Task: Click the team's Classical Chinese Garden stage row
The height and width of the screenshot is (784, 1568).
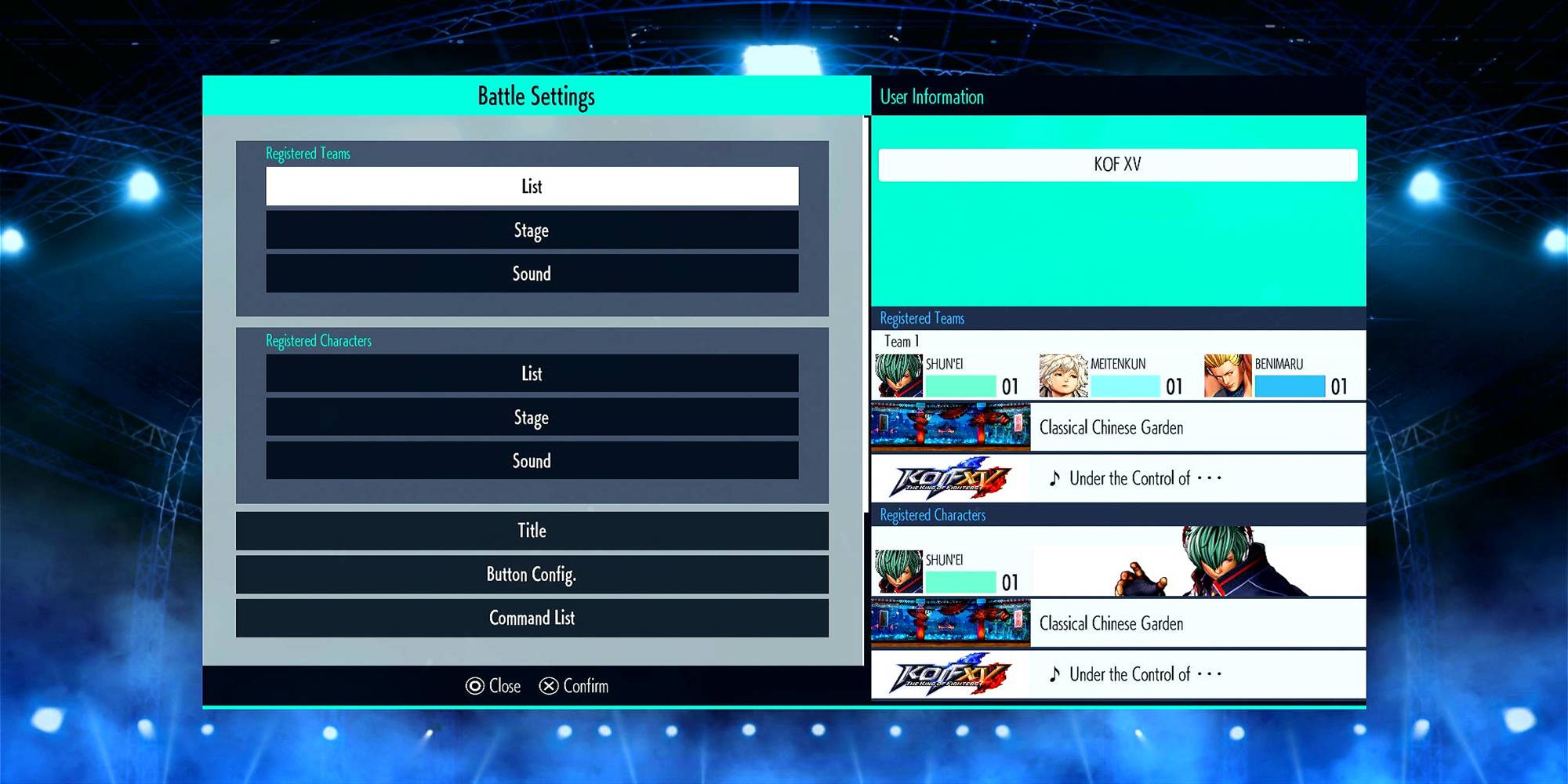Action: (x=1118, y=427)
